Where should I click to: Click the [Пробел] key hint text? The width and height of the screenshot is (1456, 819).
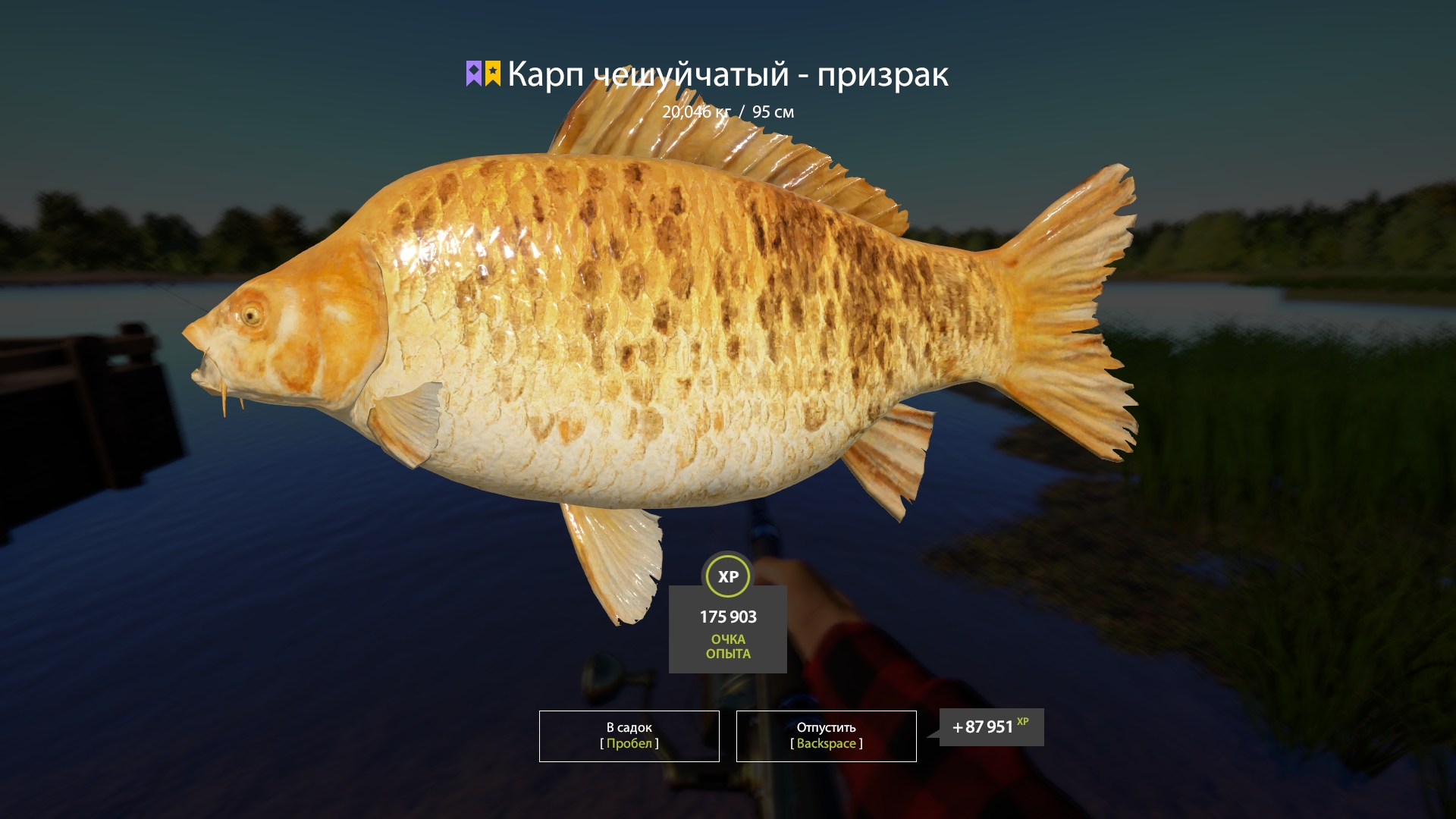coord(628,744)
